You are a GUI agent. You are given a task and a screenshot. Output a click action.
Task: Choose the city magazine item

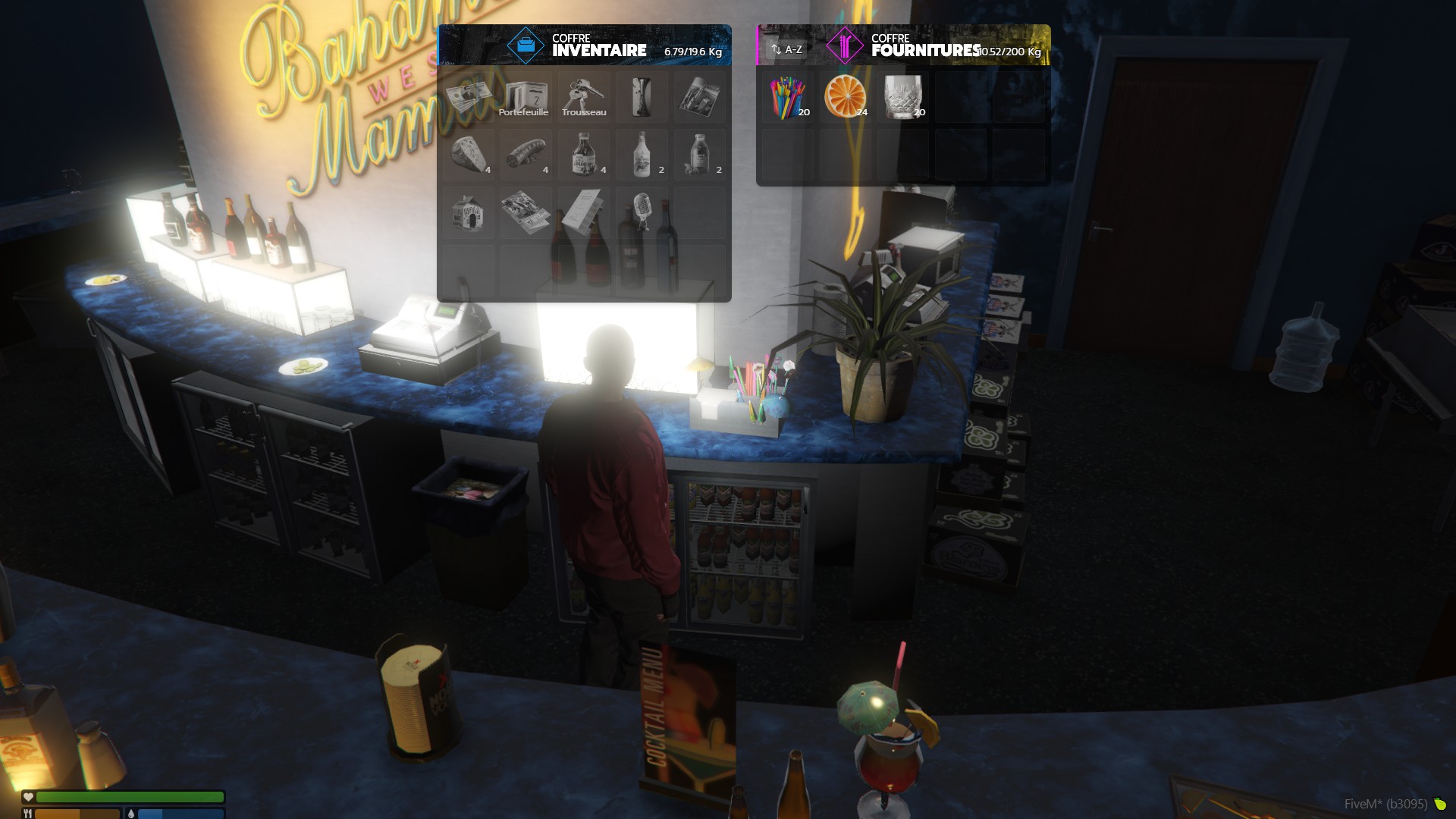(699, 97)
